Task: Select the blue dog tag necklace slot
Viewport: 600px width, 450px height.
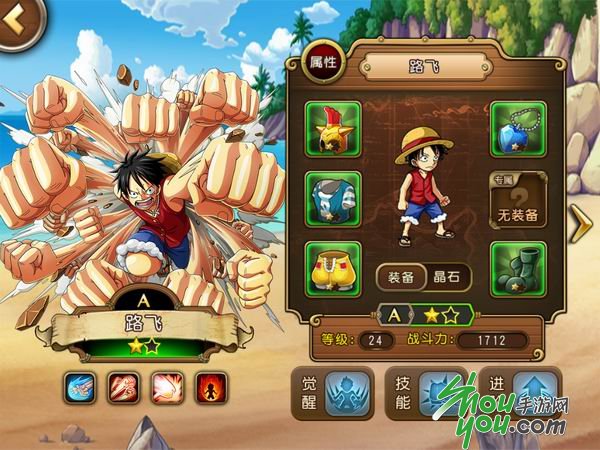Action: coord(517,127)
